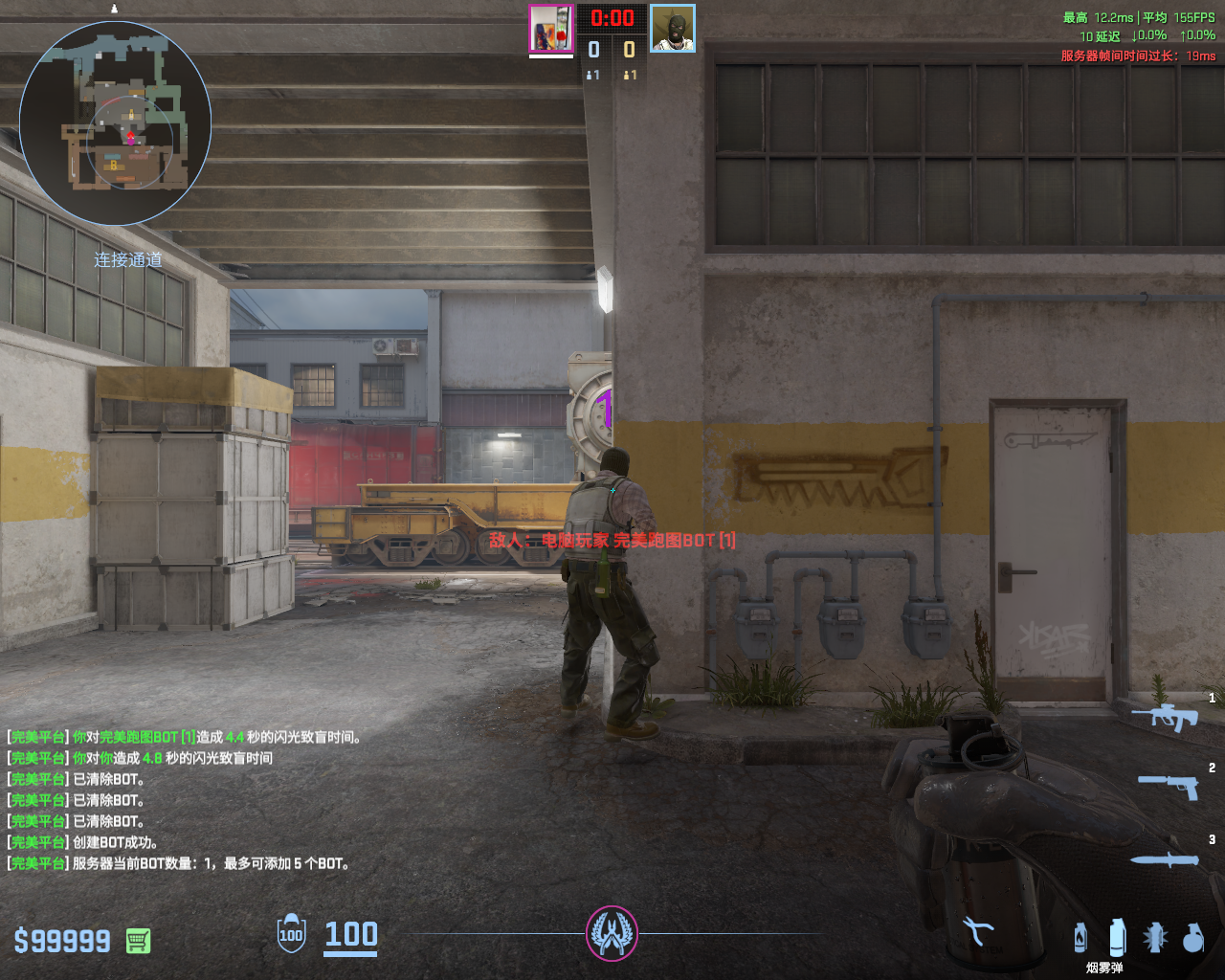Select the AUG rifle in slot 1

1165,716
